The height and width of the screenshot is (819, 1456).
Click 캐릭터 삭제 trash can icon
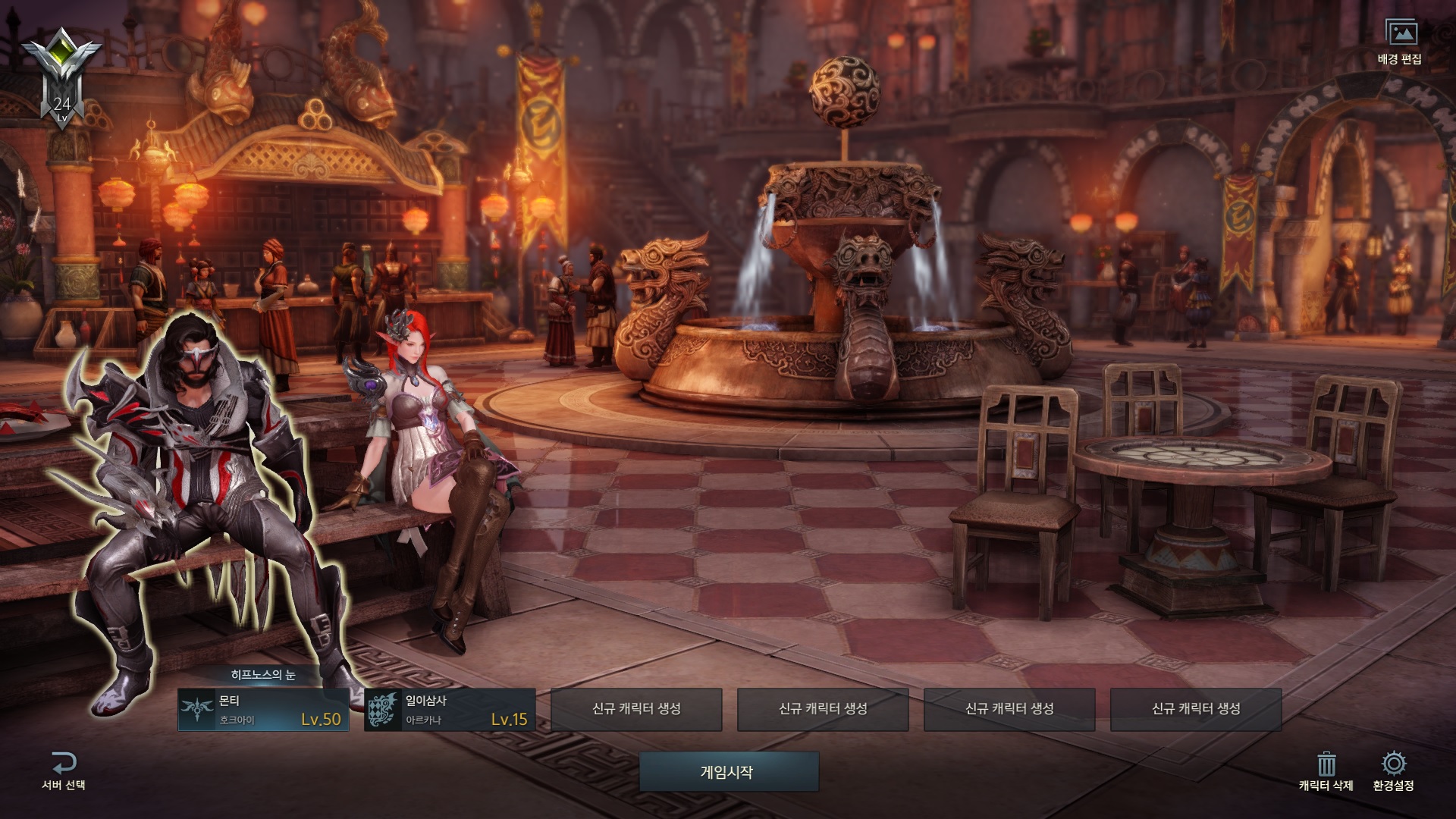(x=1326, y=764)
